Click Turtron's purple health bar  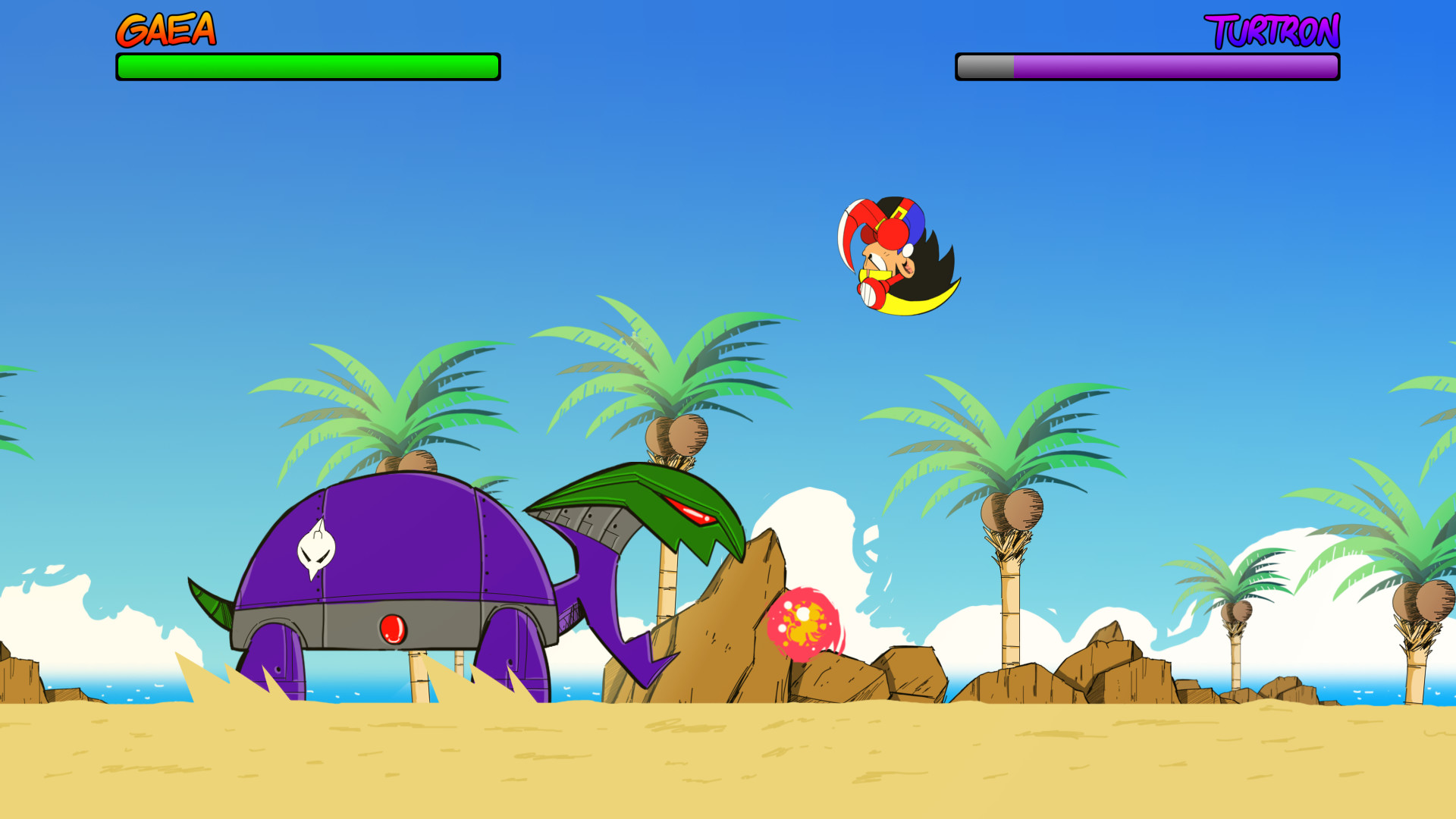coord(1175,68)
